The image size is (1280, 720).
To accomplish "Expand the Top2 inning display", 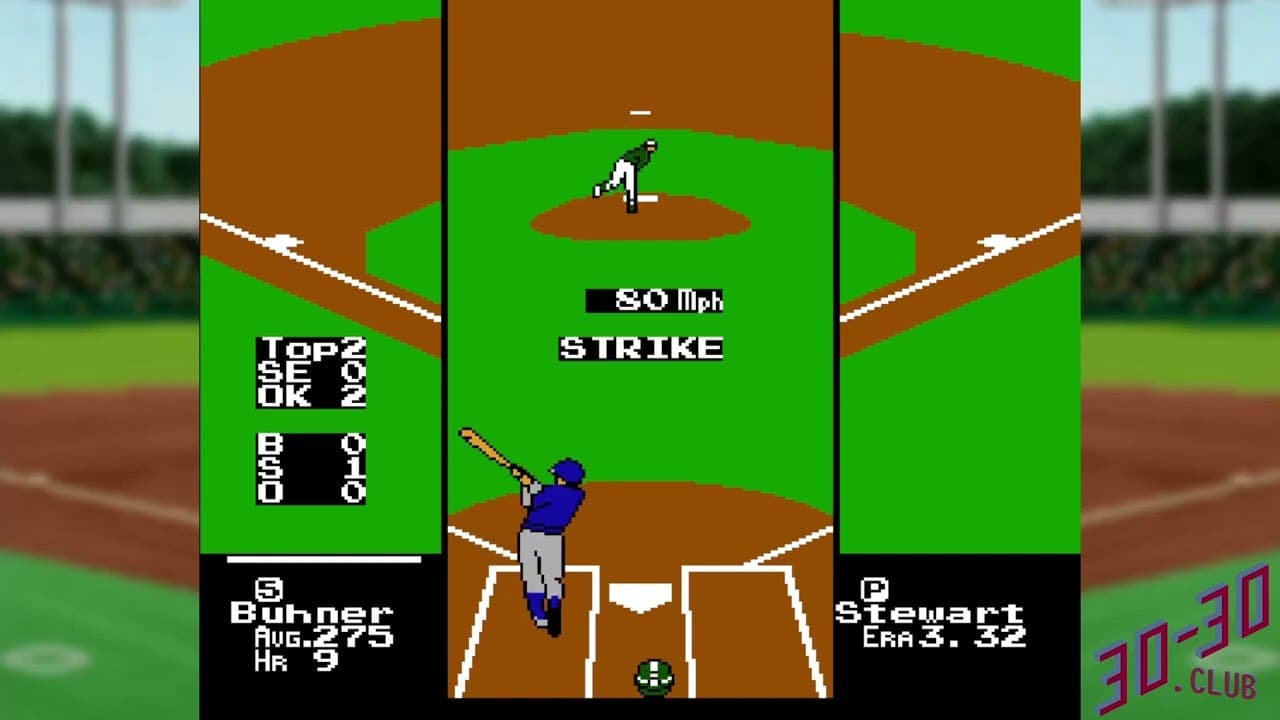I will [x=310, y=347].
